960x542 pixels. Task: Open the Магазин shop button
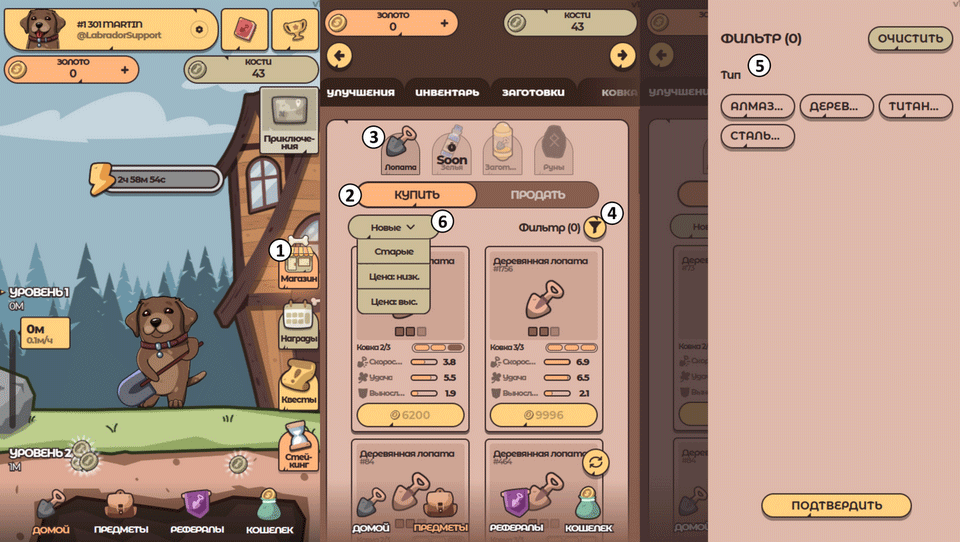tap(300, 264)
